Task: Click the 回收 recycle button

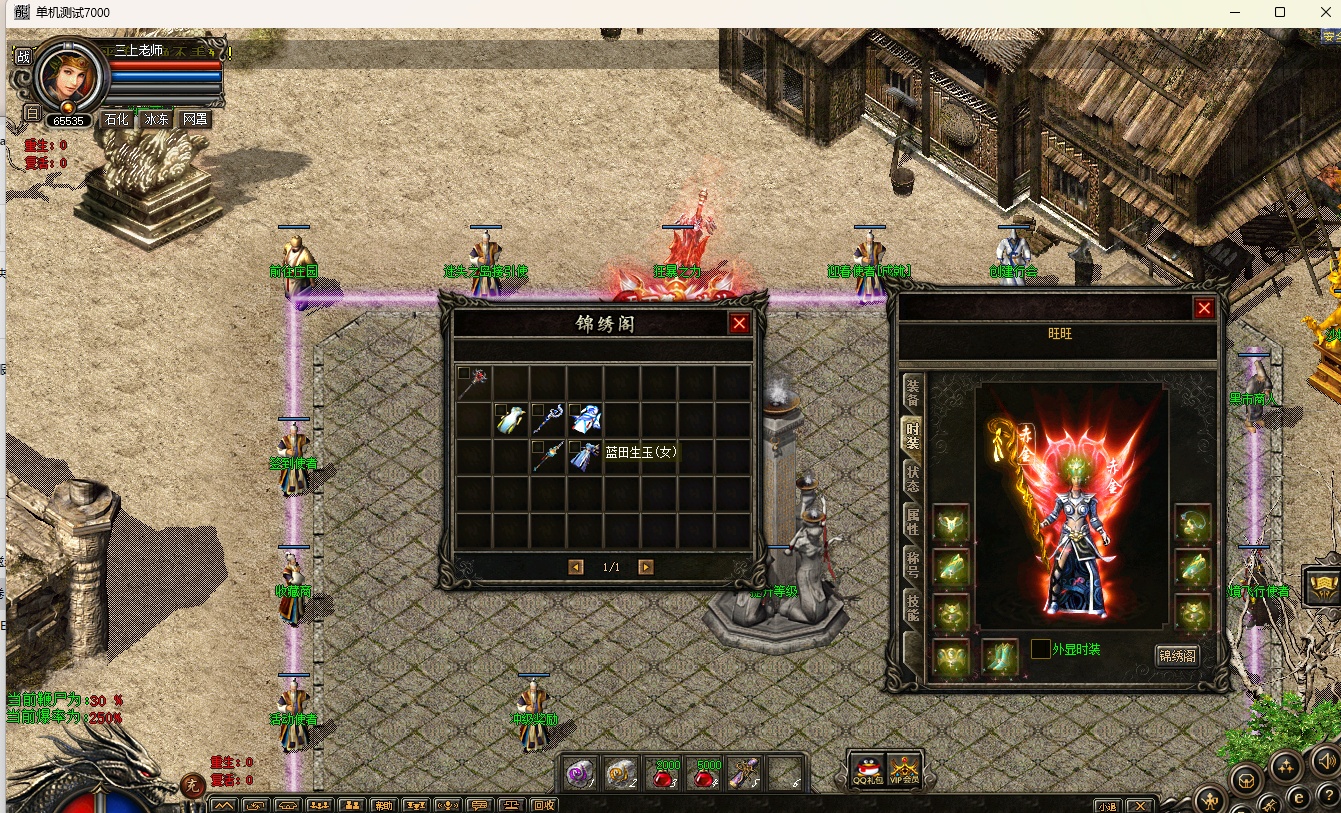Action: [543, 805]
